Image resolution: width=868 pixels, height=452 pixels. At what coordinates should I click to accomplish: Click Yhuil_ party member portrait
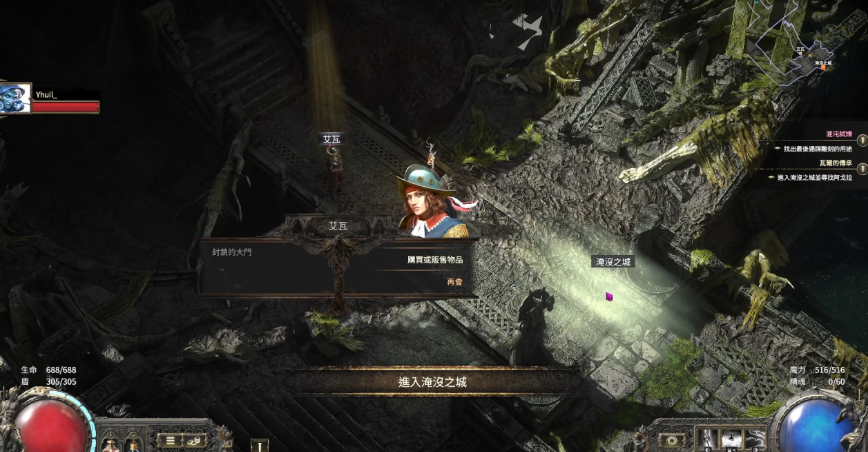coord(15,99)
